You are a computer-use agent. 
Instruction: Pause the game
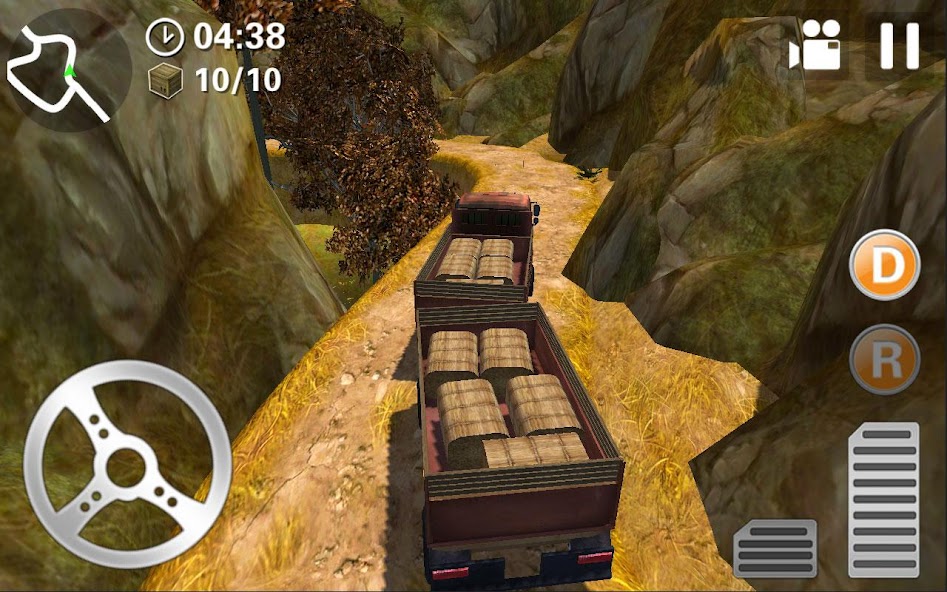coord(899,46)
